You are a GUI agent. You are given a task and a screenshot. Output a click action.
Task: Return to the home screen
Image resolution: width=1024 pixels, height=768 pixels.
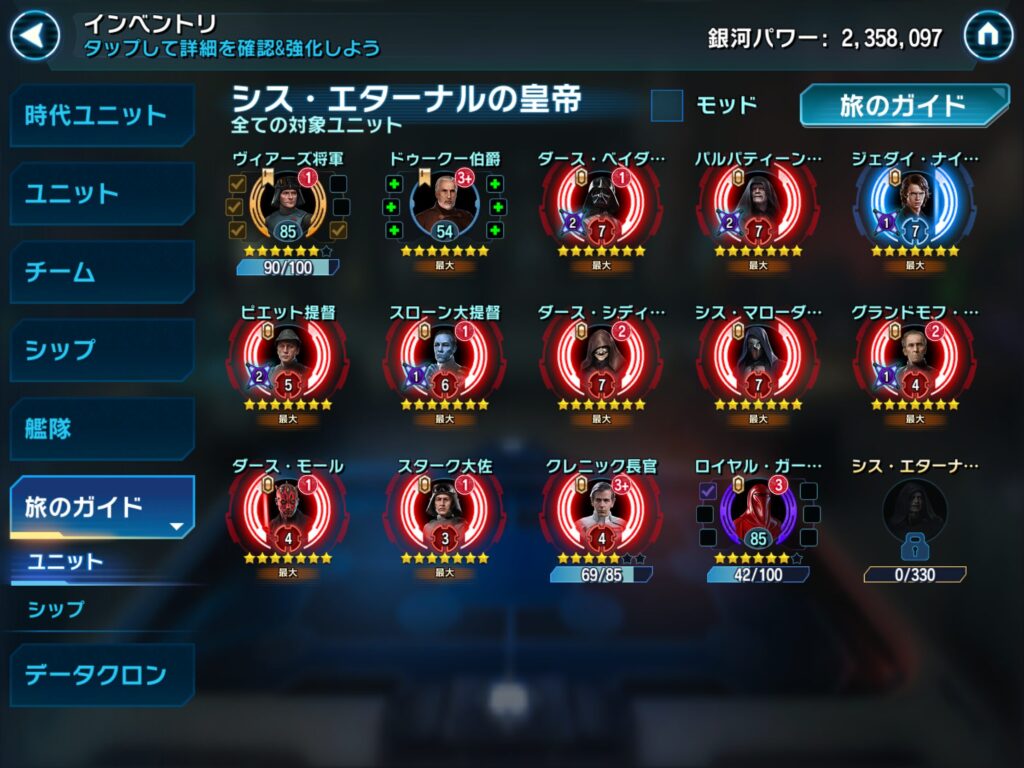(987, 36)
